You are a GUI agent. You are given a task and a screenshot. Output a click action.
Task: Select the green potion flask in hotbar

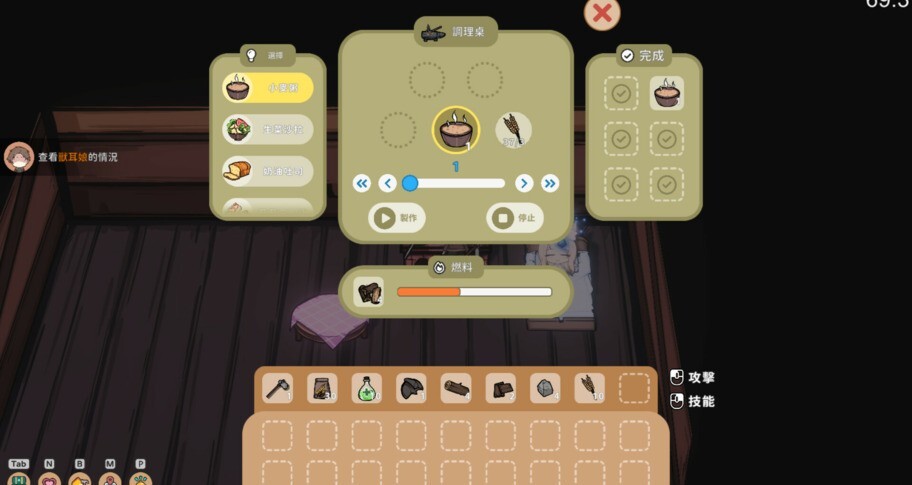tap(366, 388)
